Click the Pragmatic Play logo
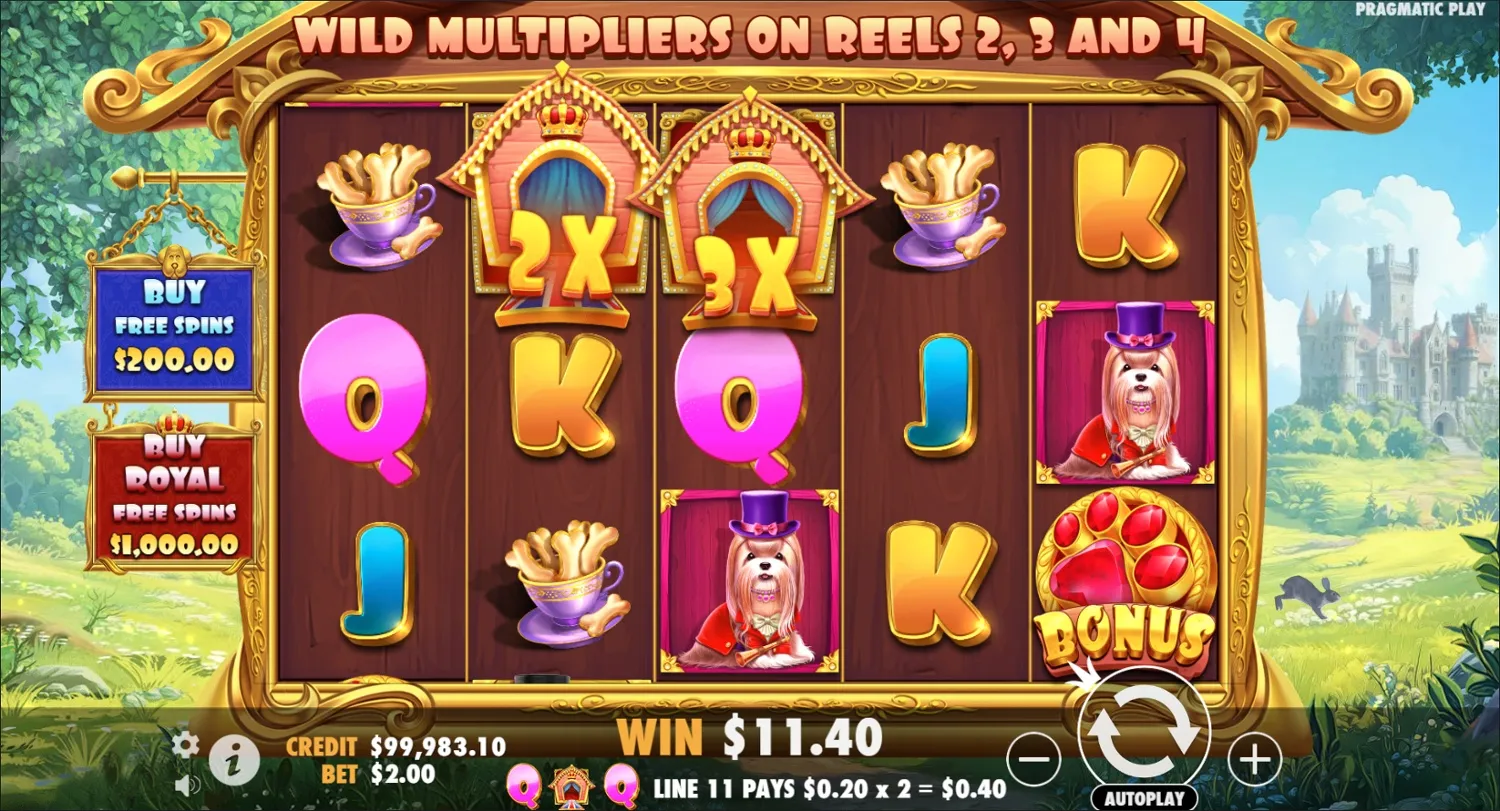The width and height of the screenshot is (1500, 811). pos(1420,10)
